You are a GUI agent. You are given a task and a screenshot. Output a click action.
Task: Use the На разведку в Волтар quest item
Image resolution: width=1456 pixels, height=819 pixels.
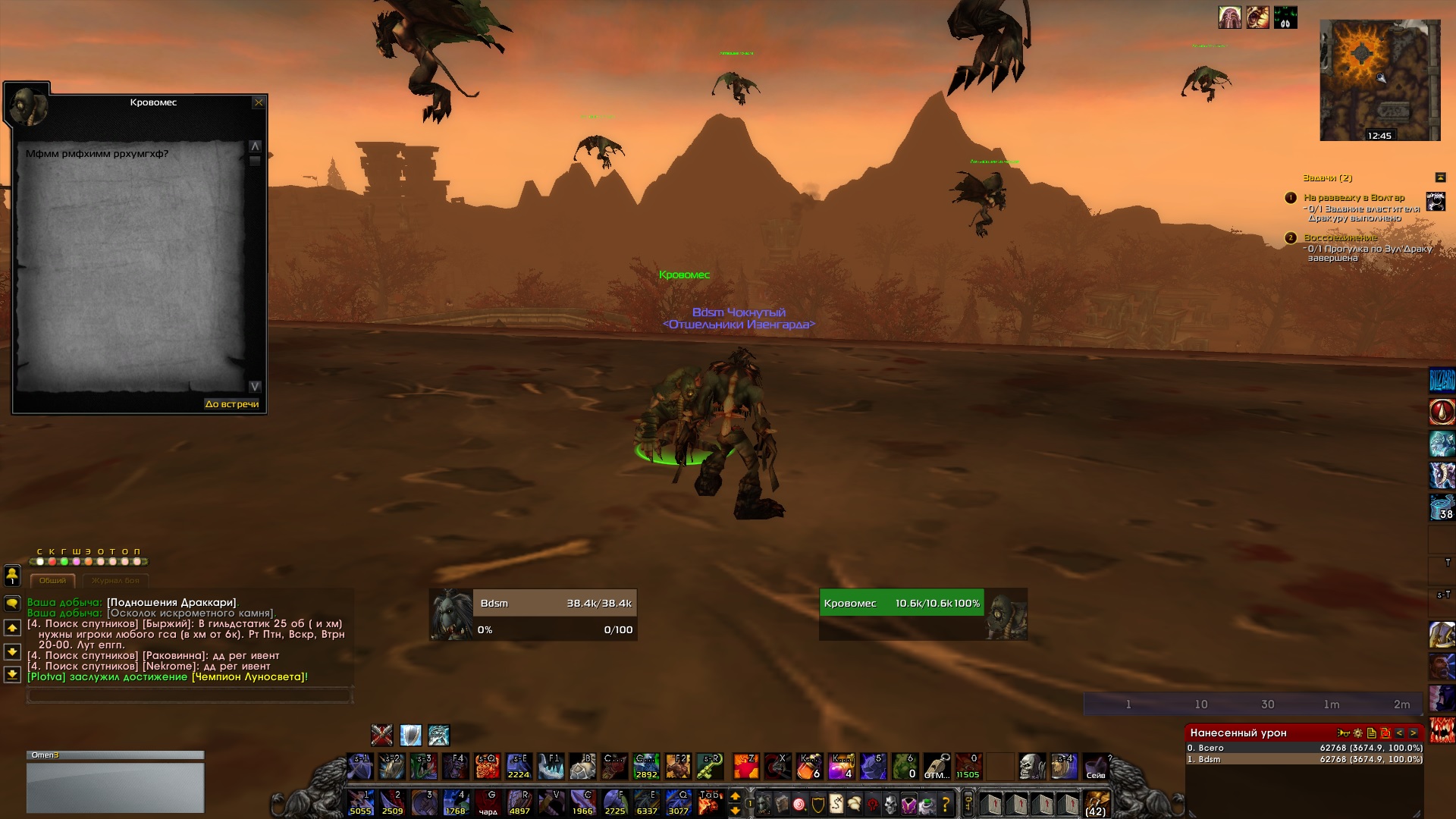1436,202
